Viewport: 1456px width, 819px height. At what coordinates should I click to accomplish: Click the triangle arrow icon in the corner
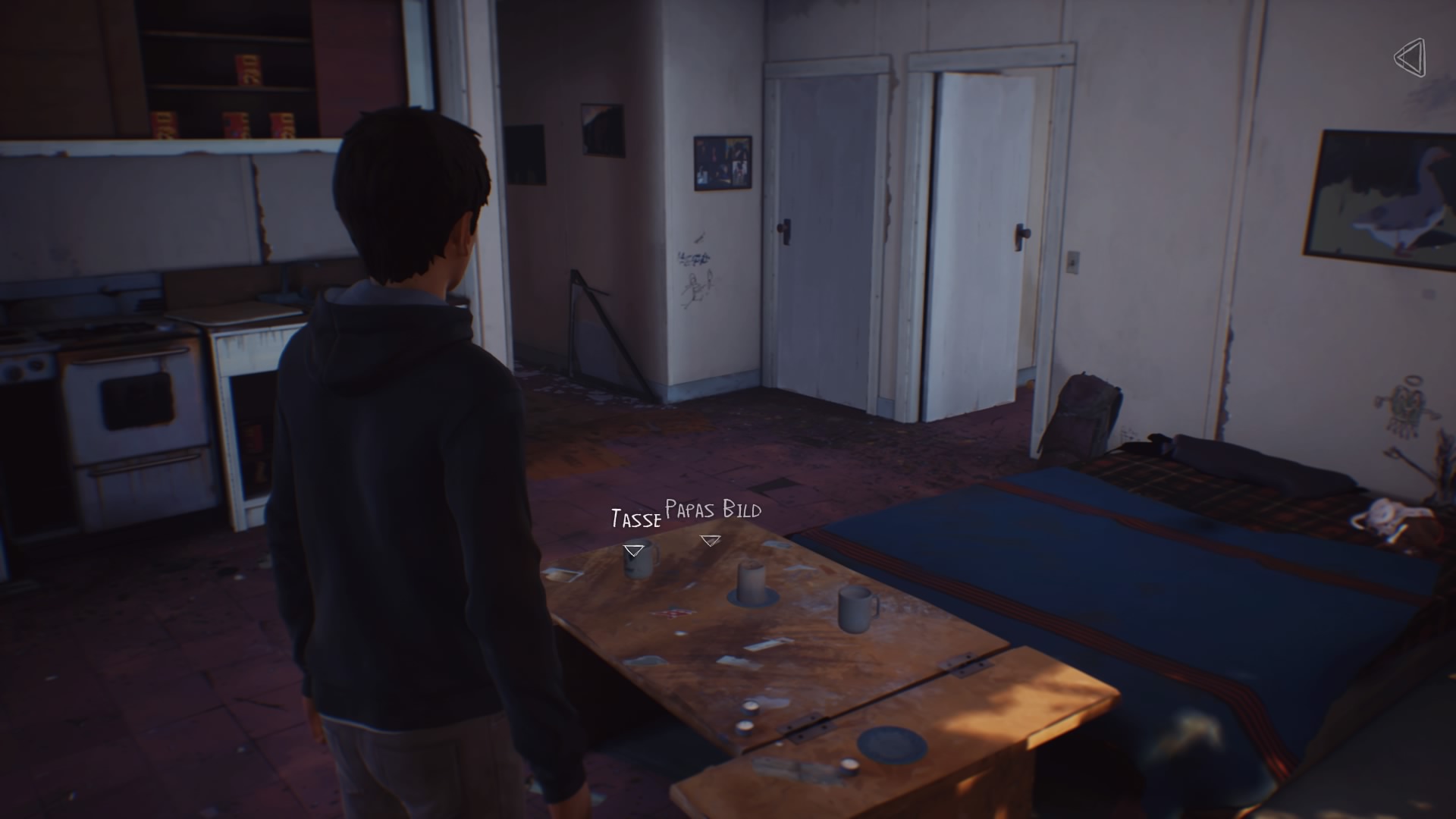pyautogui.click(x=1410, y=58)
